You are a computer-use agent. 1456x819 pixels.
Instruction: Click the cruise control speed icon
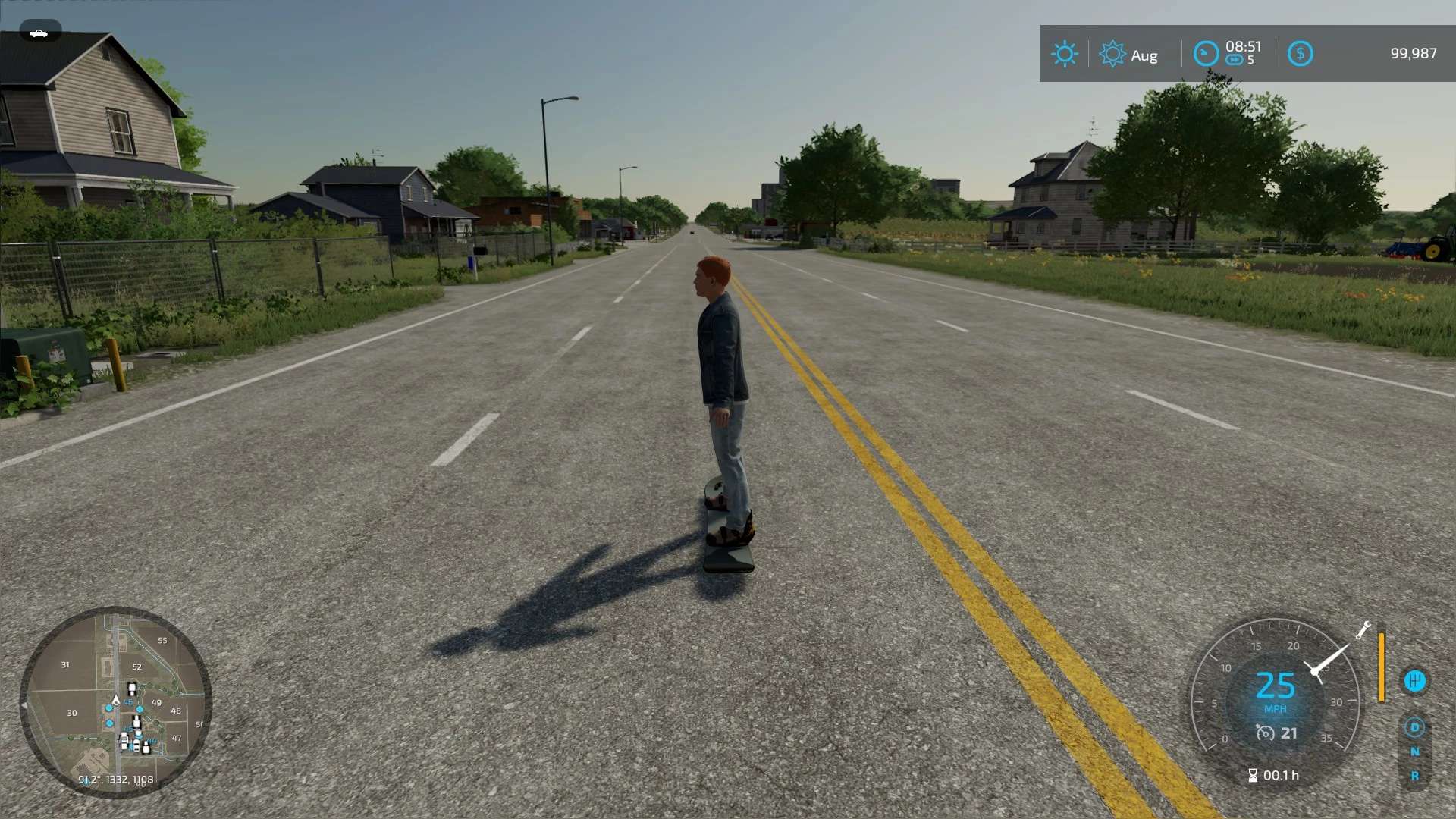click(1265, 733)
